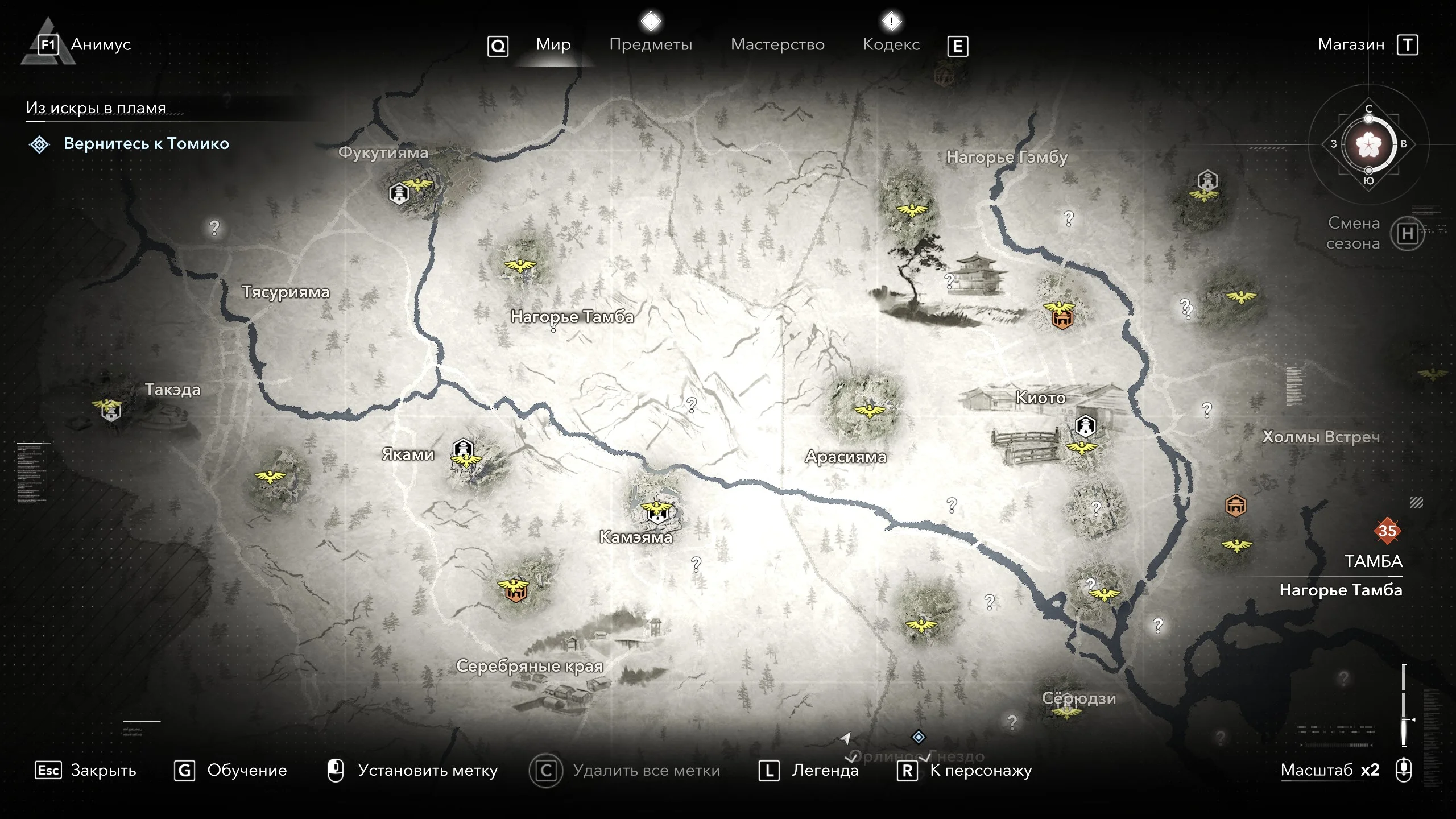Select the Киото tower marker

pyautogui.click(x=1085, y=425)
